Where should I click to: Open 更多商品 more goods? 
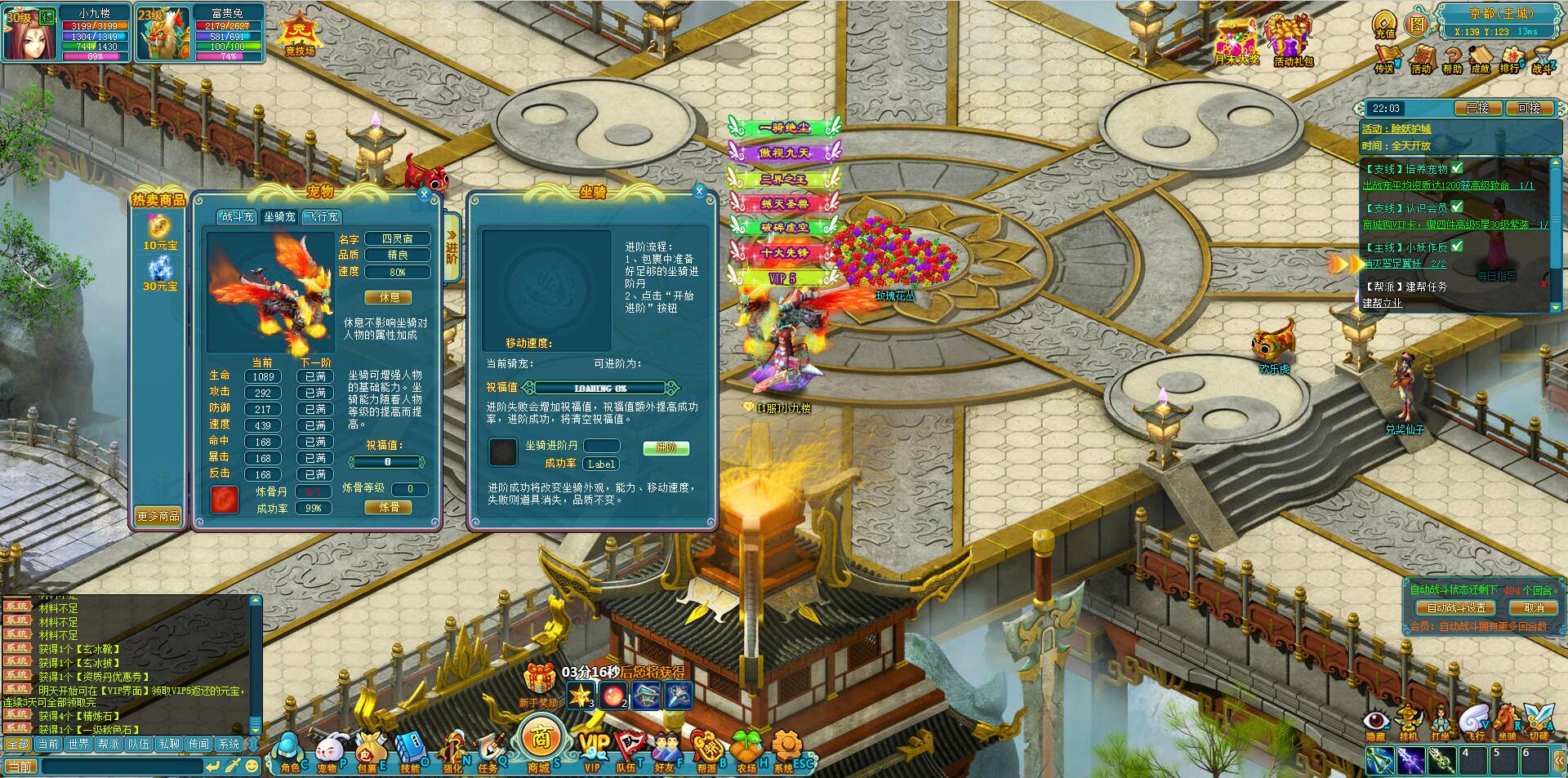coord(158,516)
